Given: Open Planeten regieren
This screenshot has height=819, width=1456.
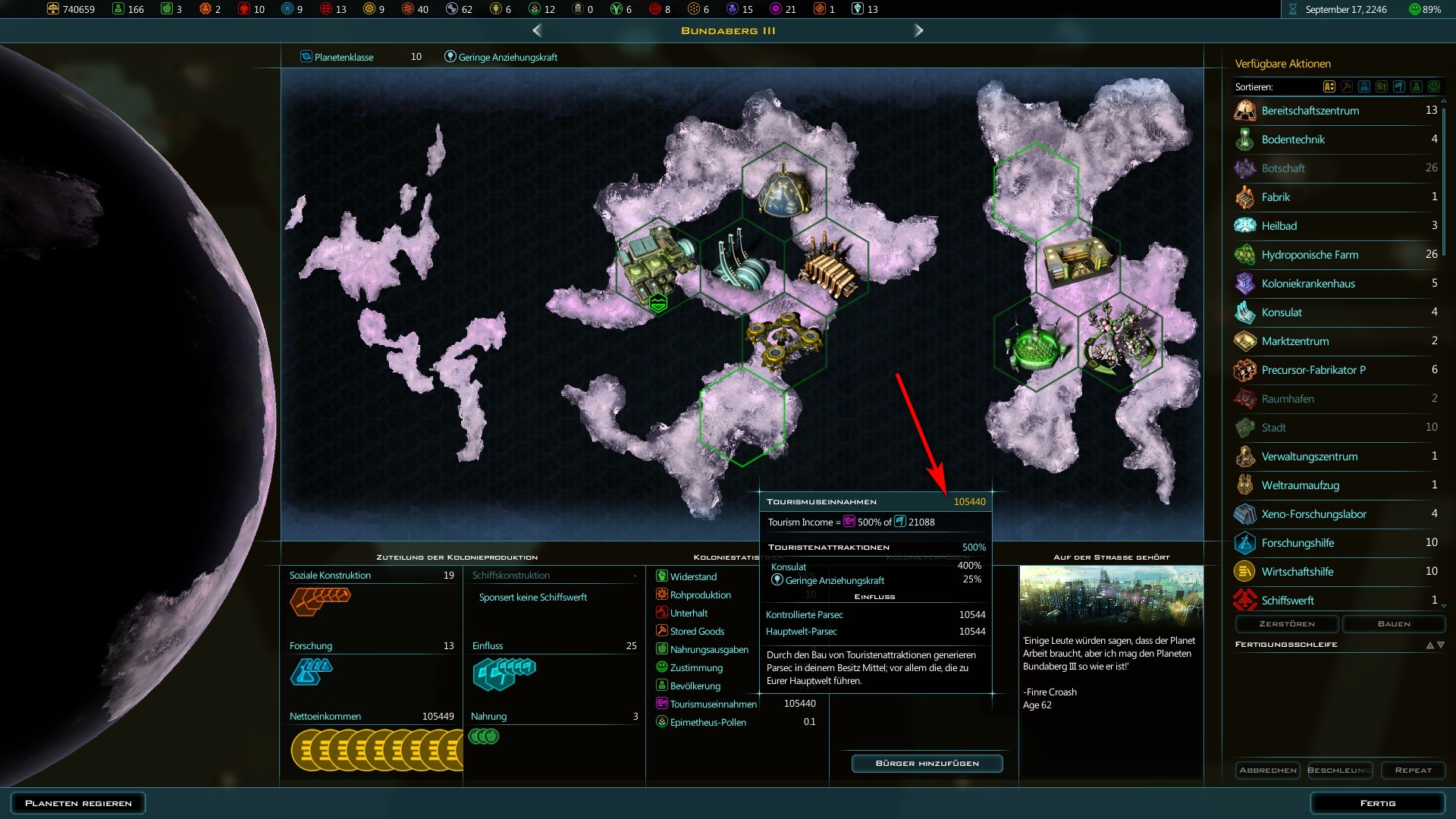Looking at the screenshot, I should 78,803.
